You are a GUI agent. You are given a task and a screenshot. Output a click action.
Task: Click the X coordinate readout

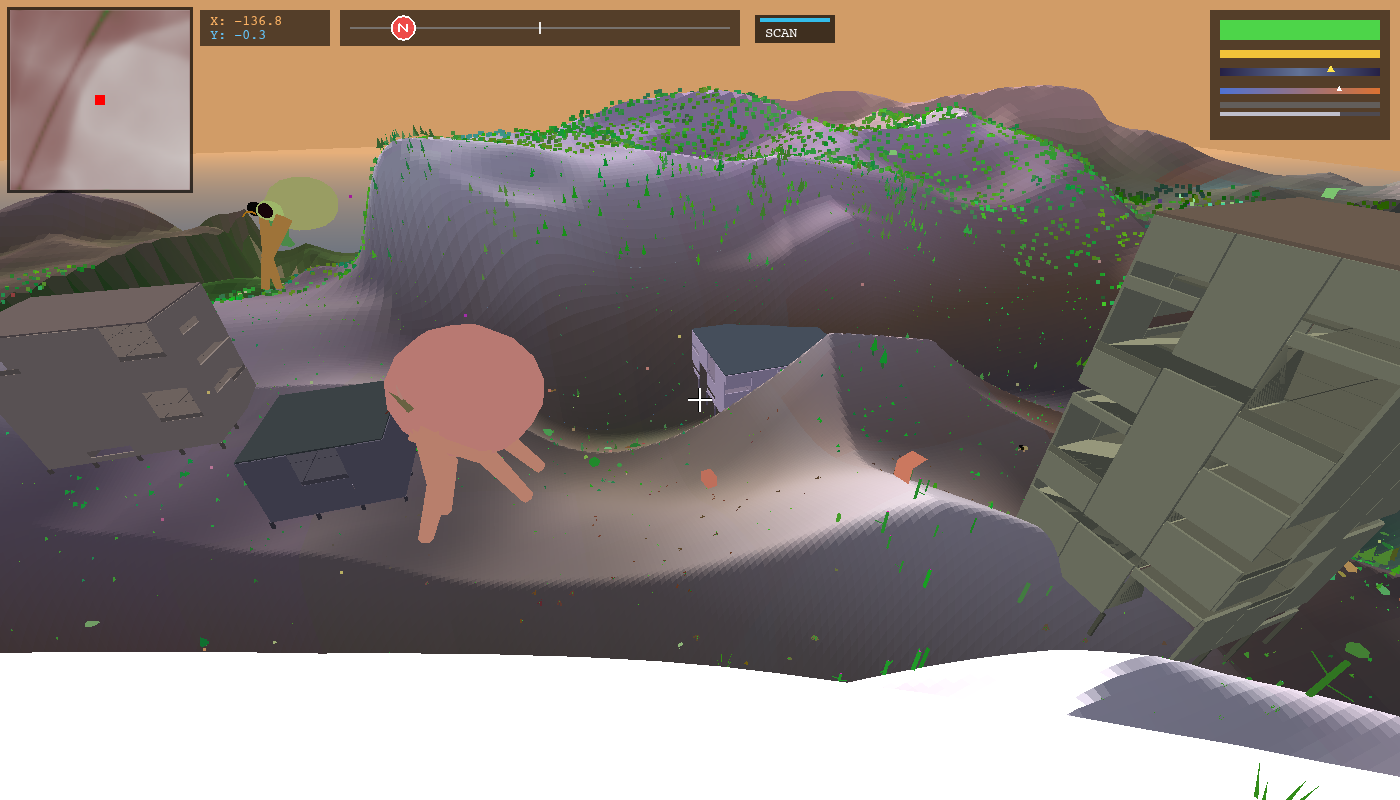pos(250,20)
